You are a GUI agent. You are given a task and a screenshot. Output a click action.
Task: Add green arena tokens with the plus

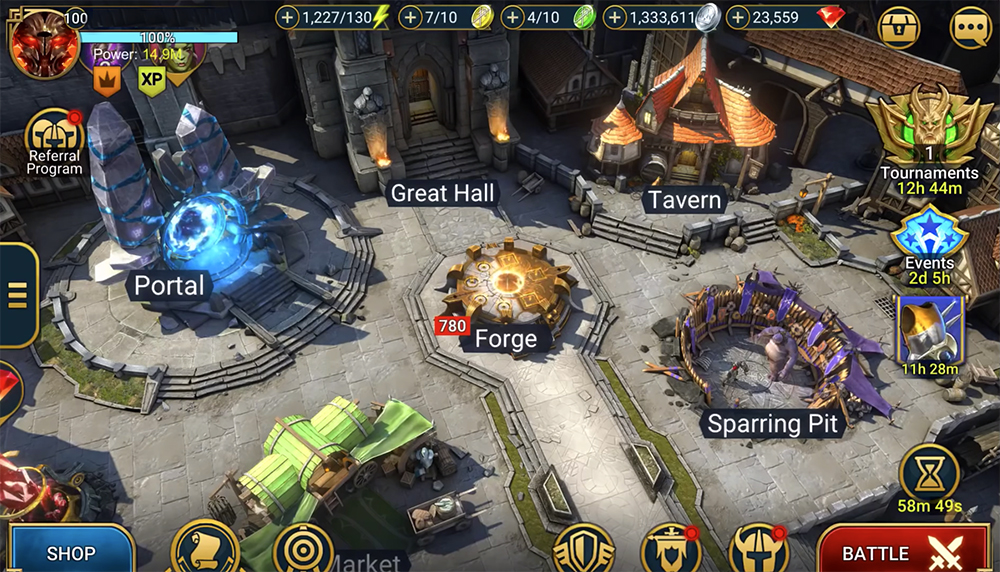click(512, 17)
